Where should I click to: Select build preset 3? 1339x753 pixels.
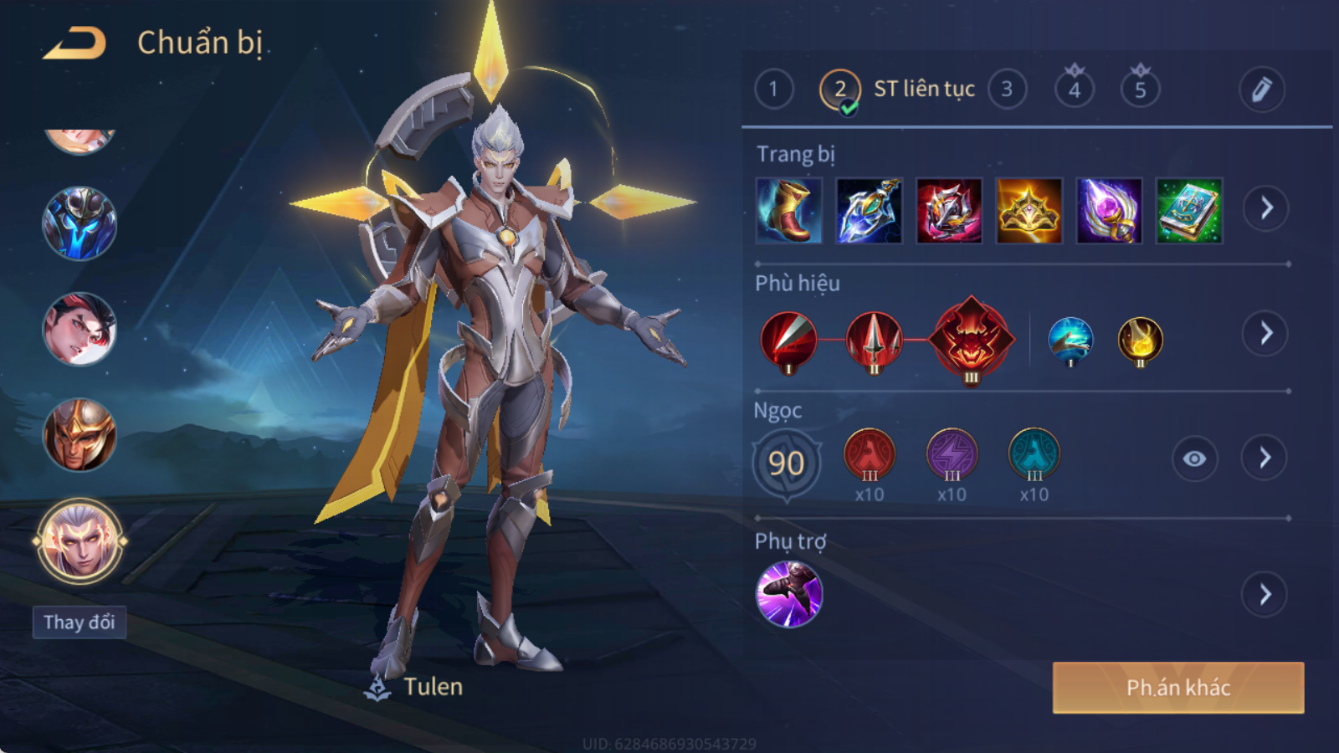(1007, 90)
